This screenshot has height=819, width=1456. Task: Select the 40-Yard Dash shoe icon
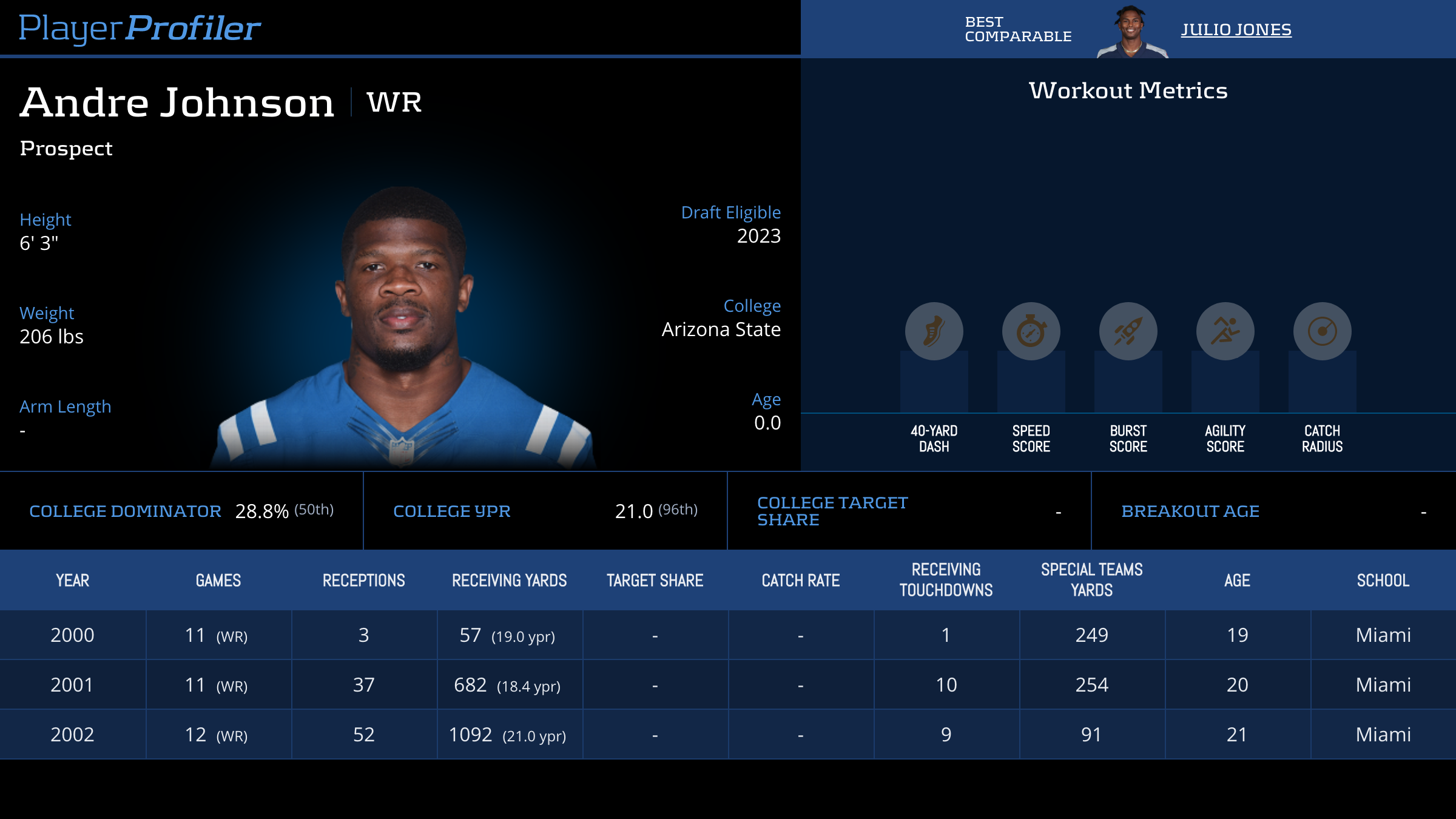pos(934,331)
